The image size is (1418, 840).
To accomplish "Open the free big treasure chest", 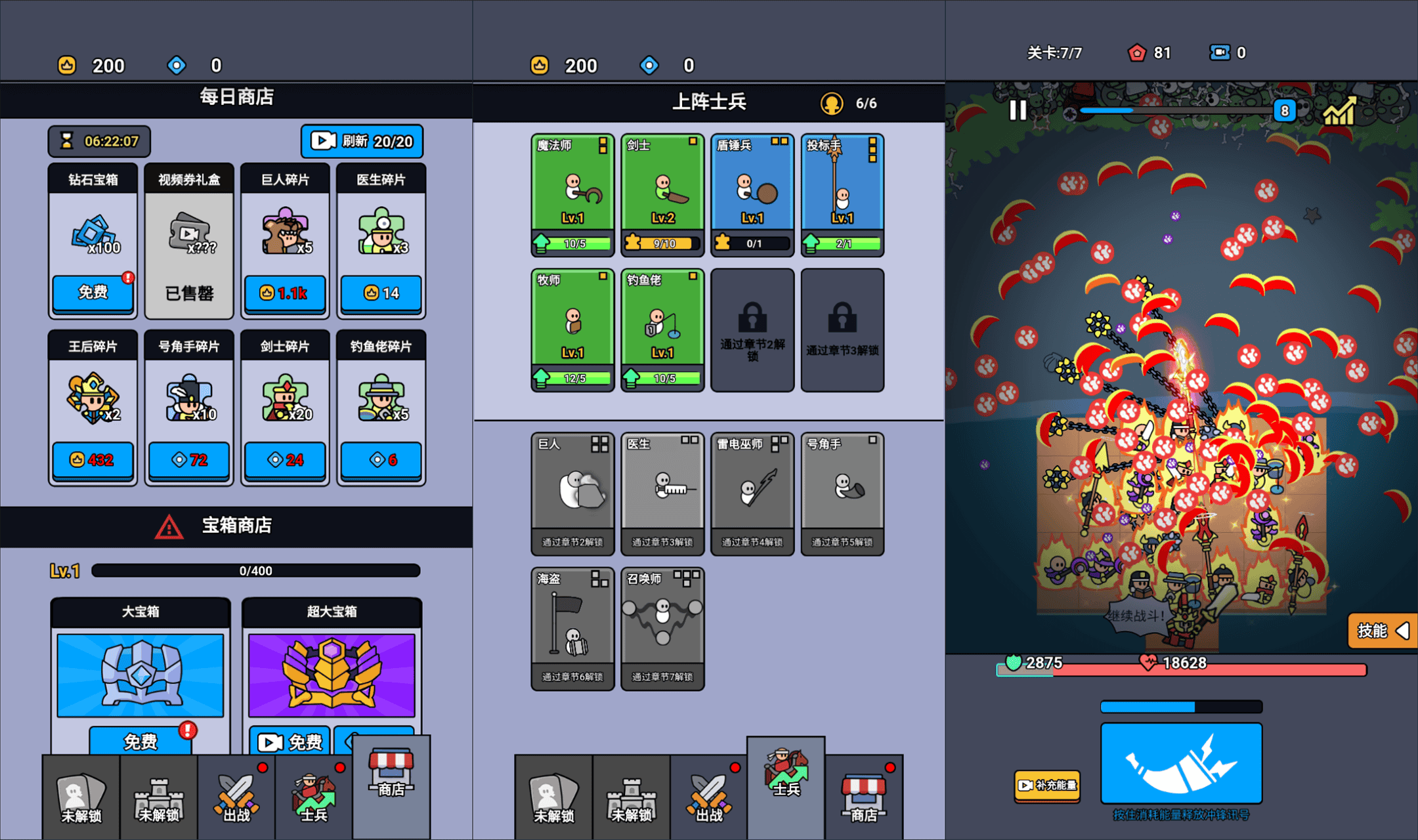I will click(x=140, y=741).
